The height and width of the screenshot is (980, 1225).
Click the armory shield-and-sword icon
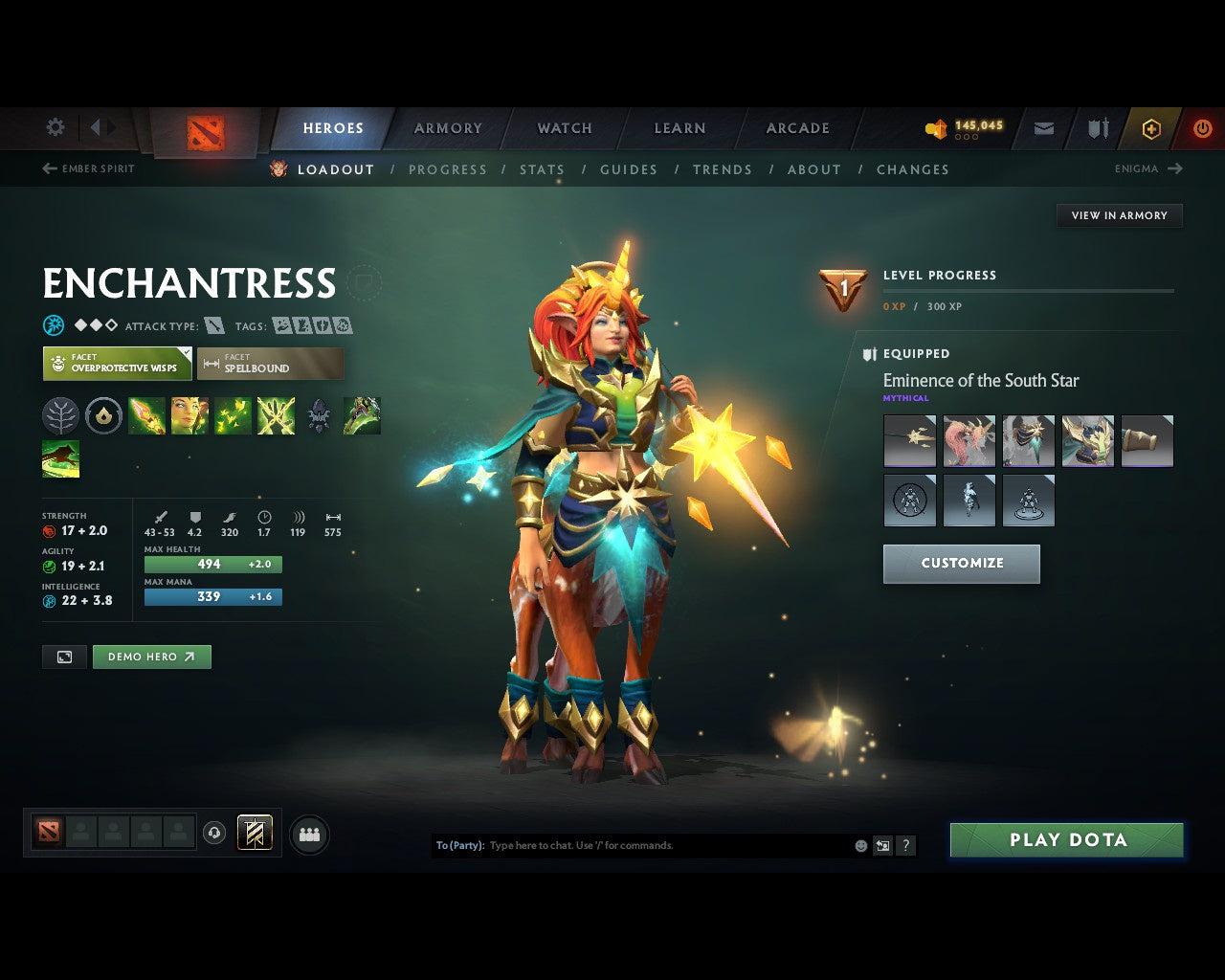pyautogui.click(x=1097, y=127)
